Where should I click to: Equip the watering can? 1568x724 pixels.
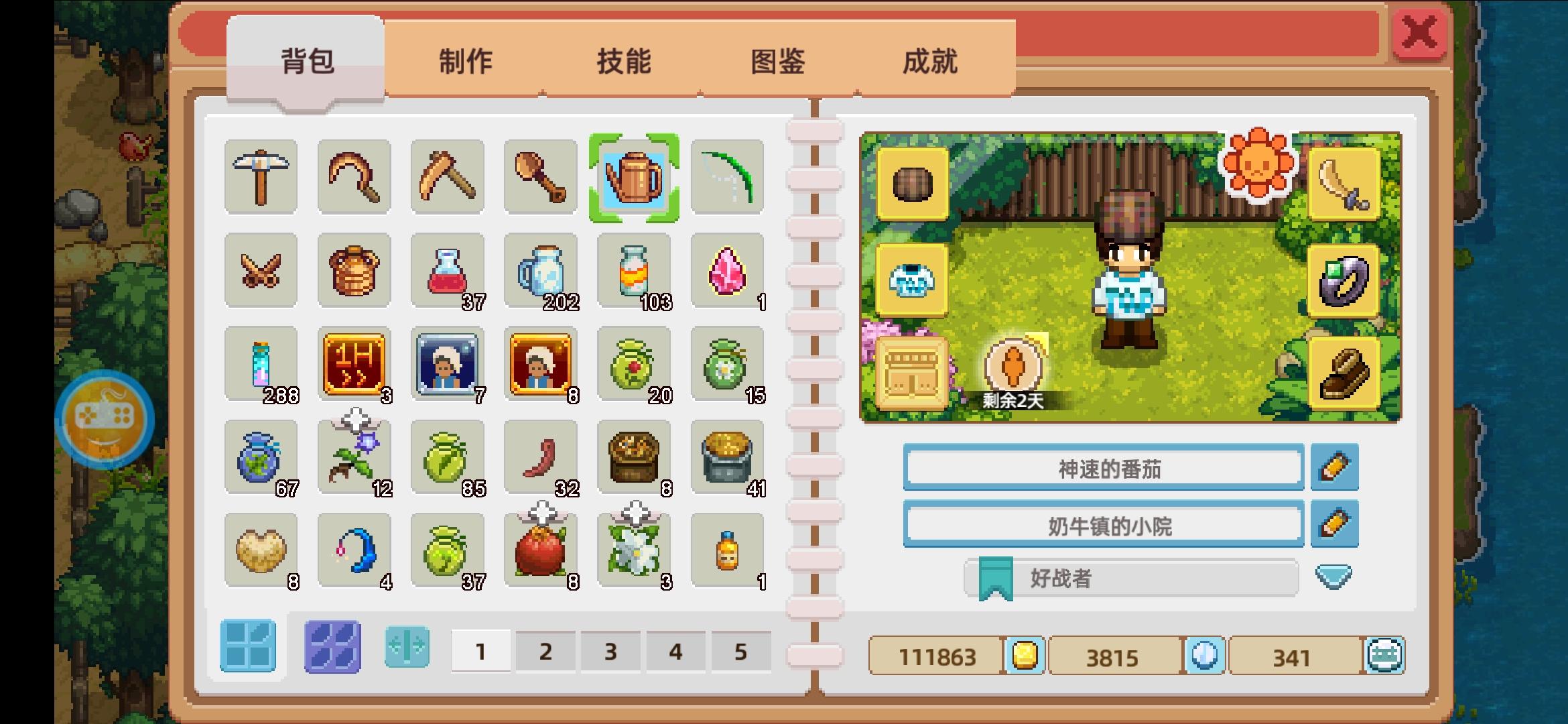coord(635,176)
